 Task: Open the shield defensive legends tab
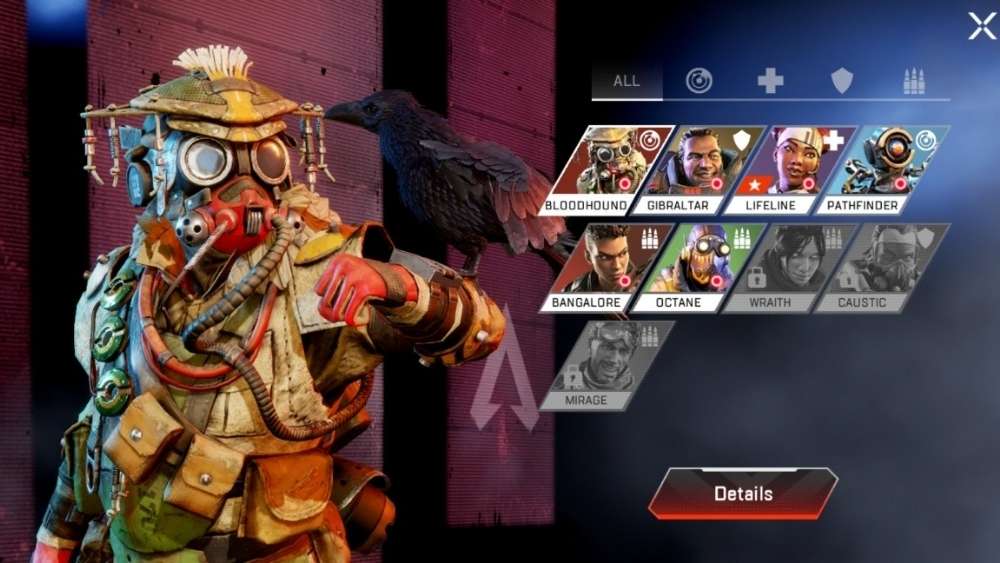(842, 81)
